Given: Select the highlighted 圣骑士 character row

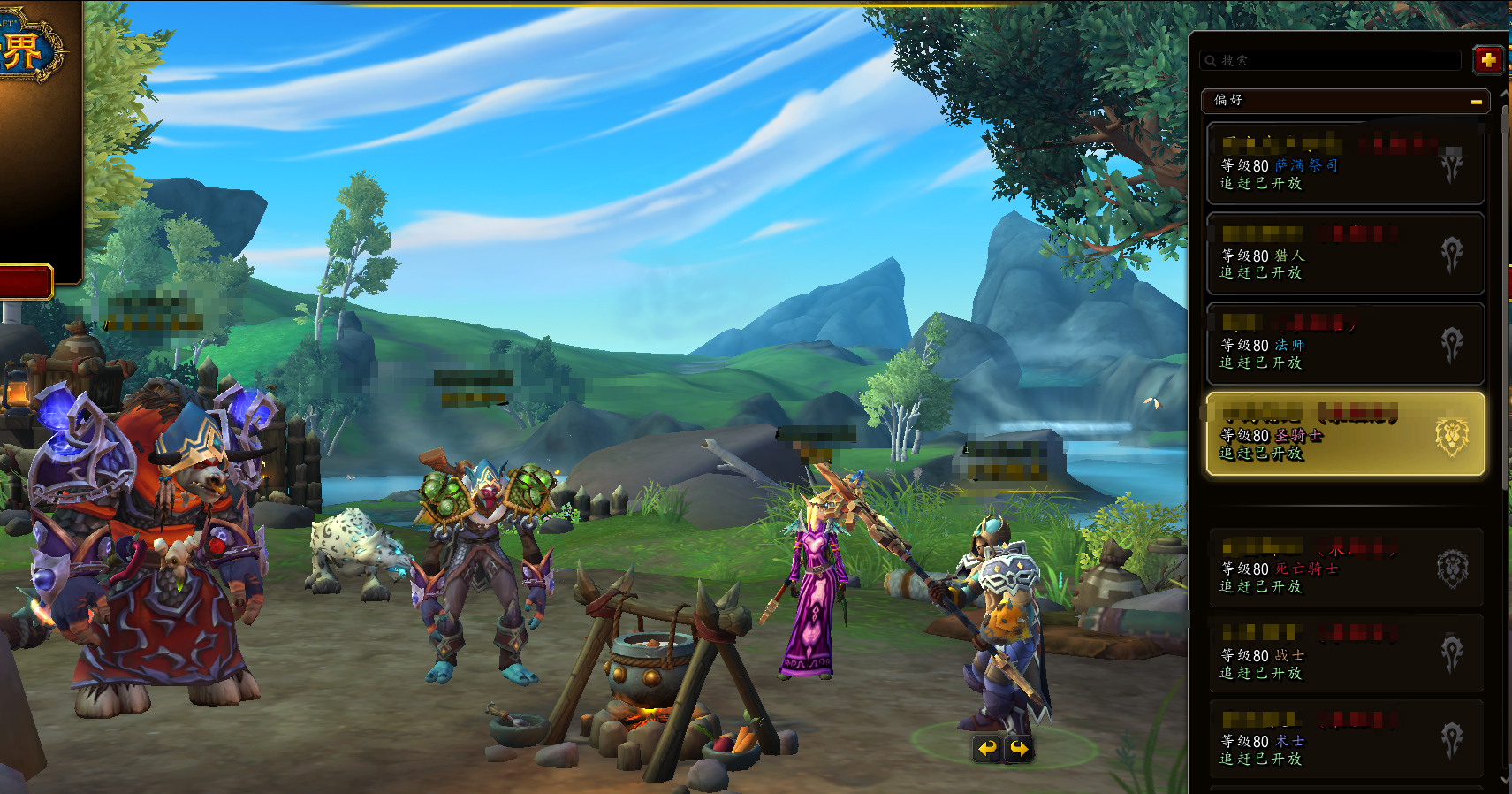Looking at the screenshot, I should point(1345,434).
